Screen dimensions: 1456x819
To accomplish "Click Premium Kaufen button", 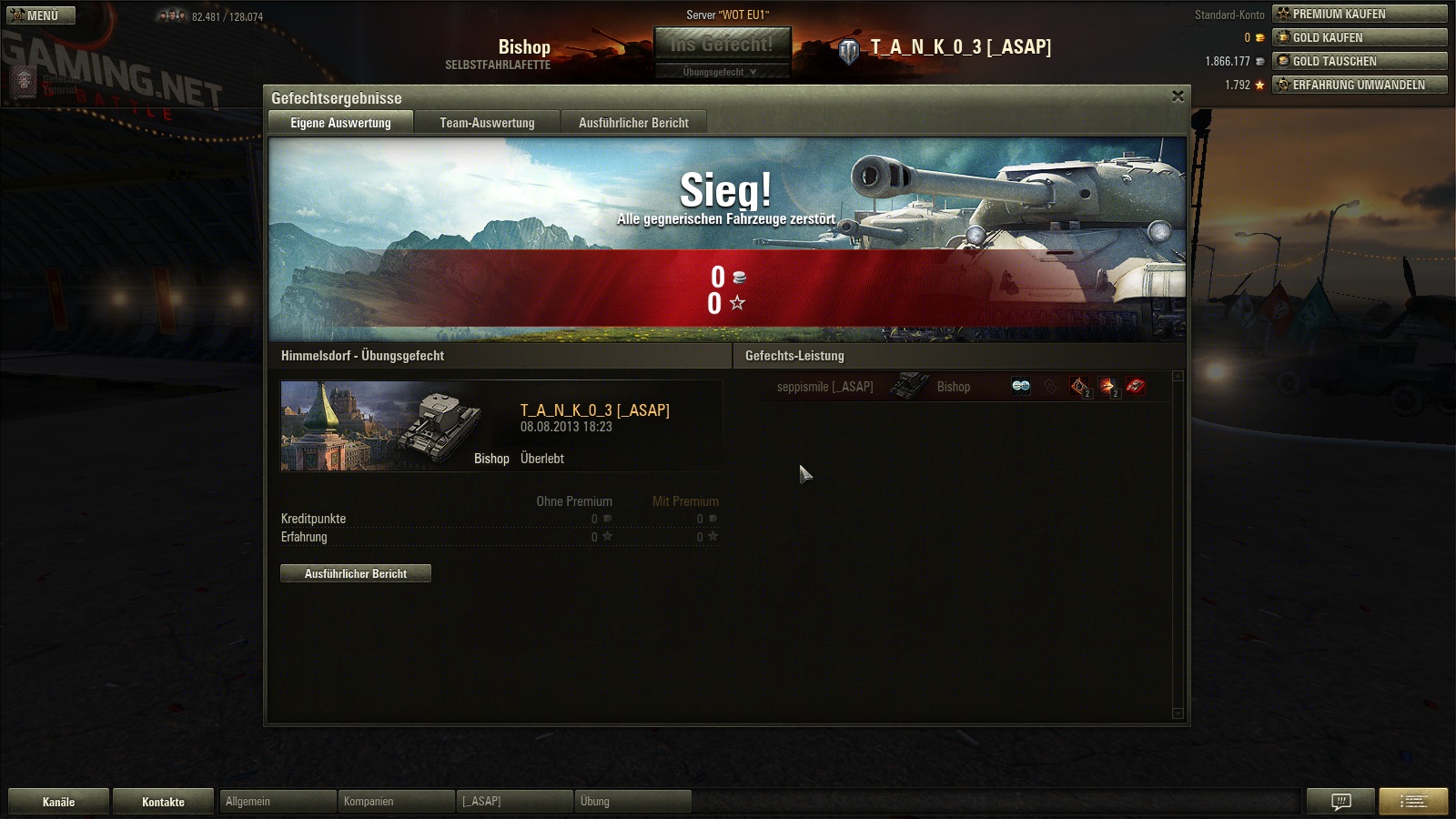I will point(1360,14).
